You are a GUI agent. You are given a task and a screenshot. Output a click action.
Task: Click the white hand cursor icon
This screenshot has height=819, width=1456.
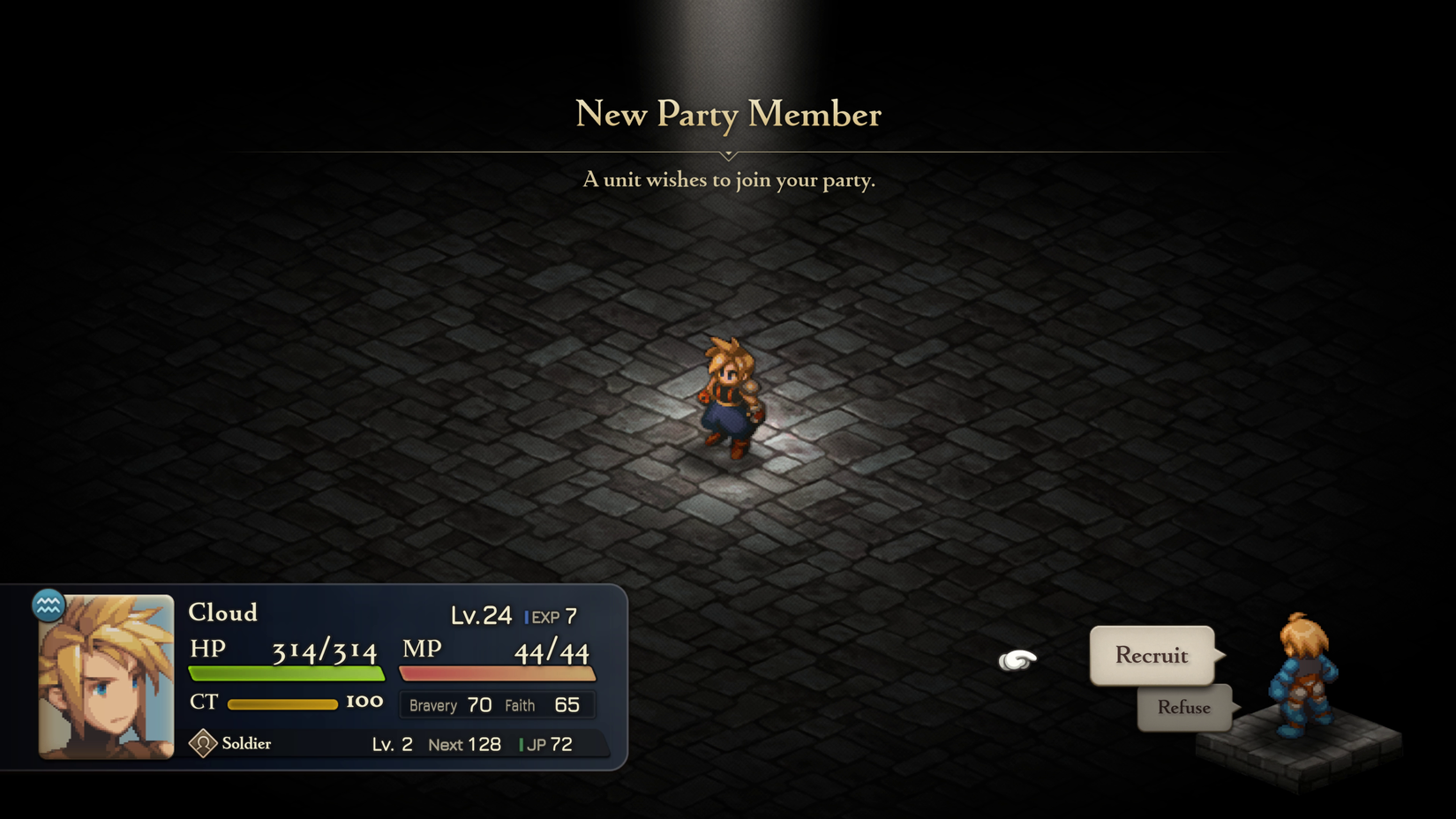pos(1019,660)
